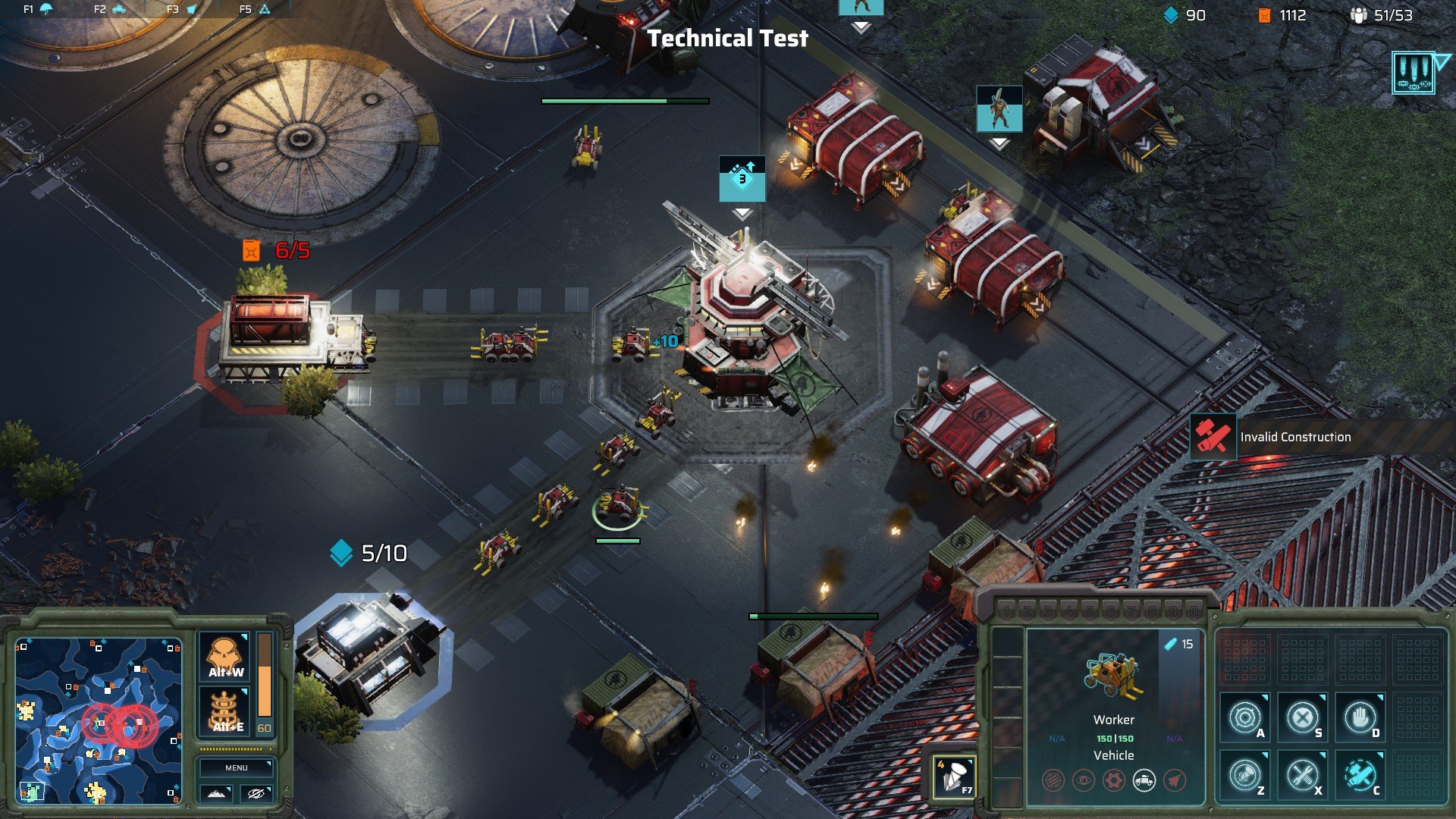Toggle the crossed-out eye minimap button

[x=256, y=793]
